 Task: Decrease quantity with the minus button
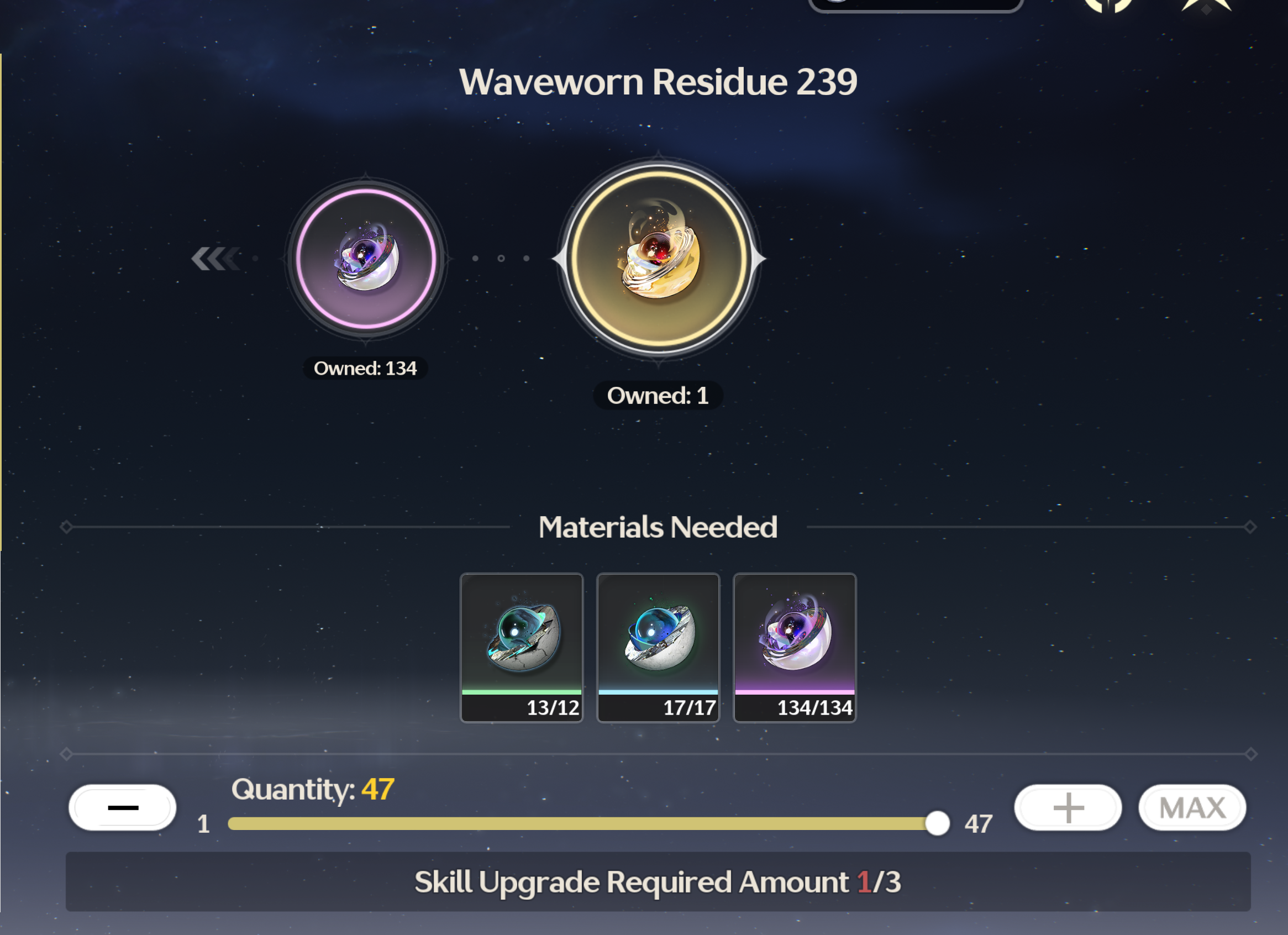click(123, 807)
